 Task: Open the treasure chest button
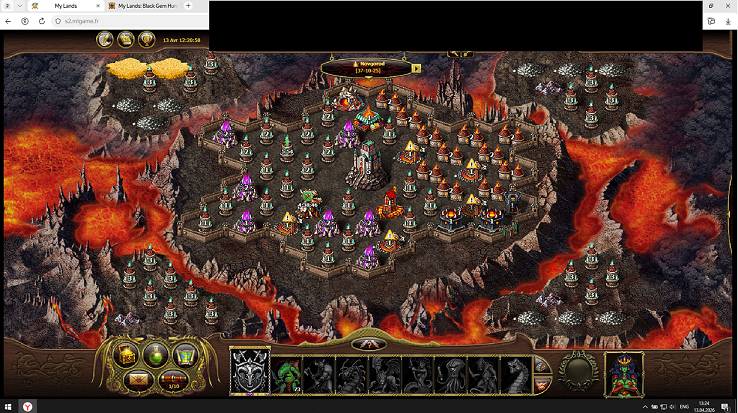click(x=128, y=354)
